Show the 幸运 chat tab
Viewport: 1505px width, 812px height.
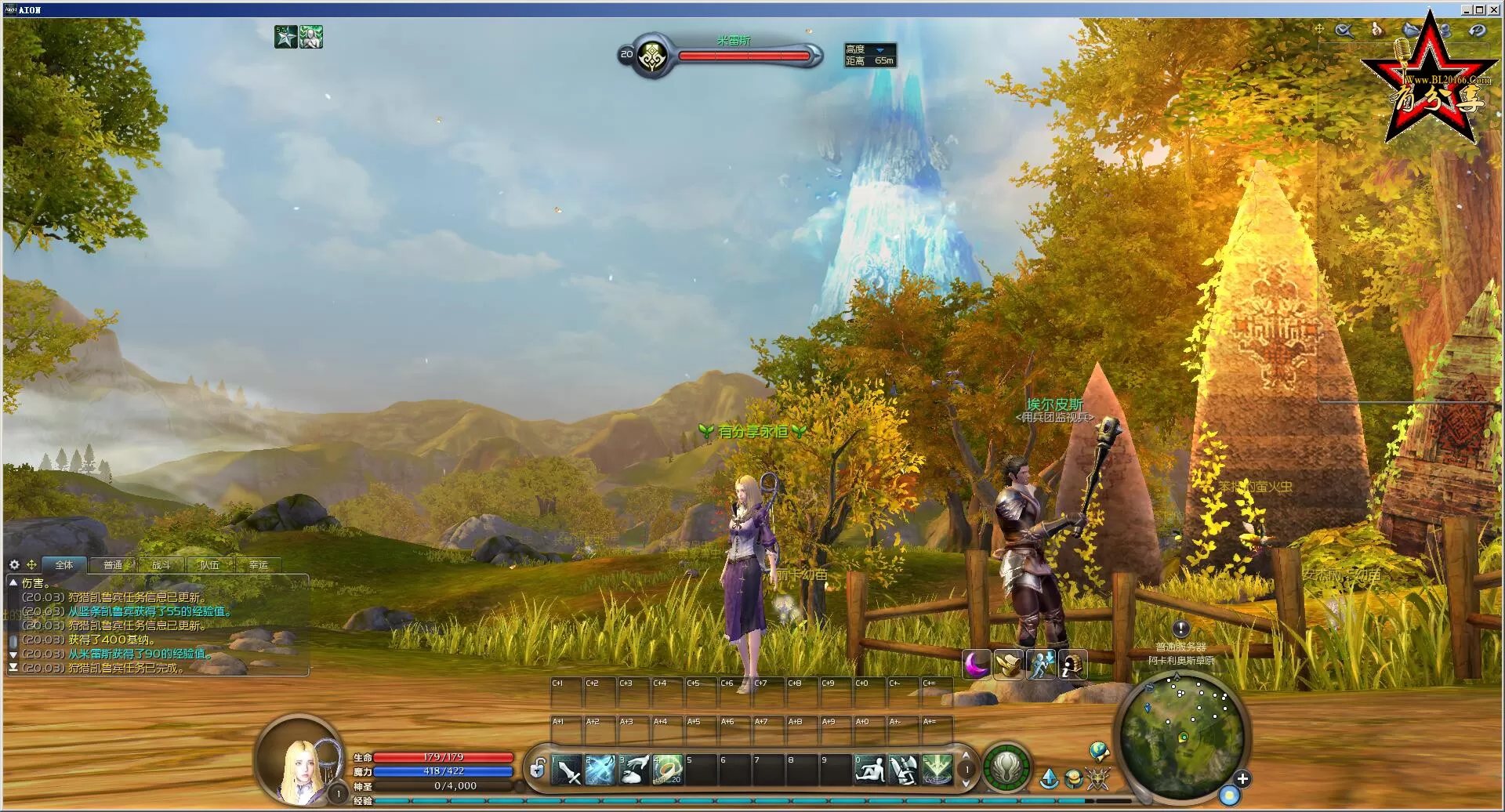[258, 564]
